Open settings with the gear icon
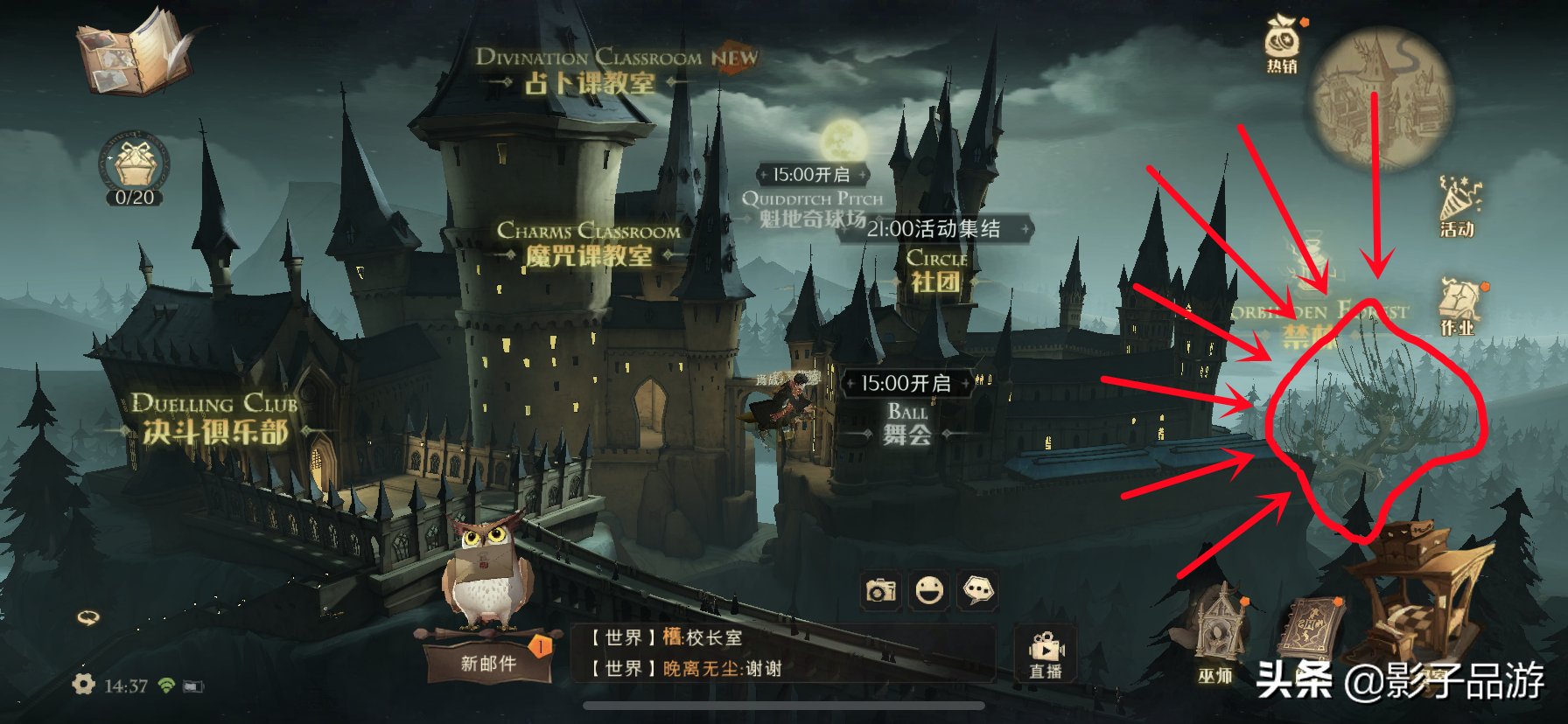 click(x=84, y=685)
